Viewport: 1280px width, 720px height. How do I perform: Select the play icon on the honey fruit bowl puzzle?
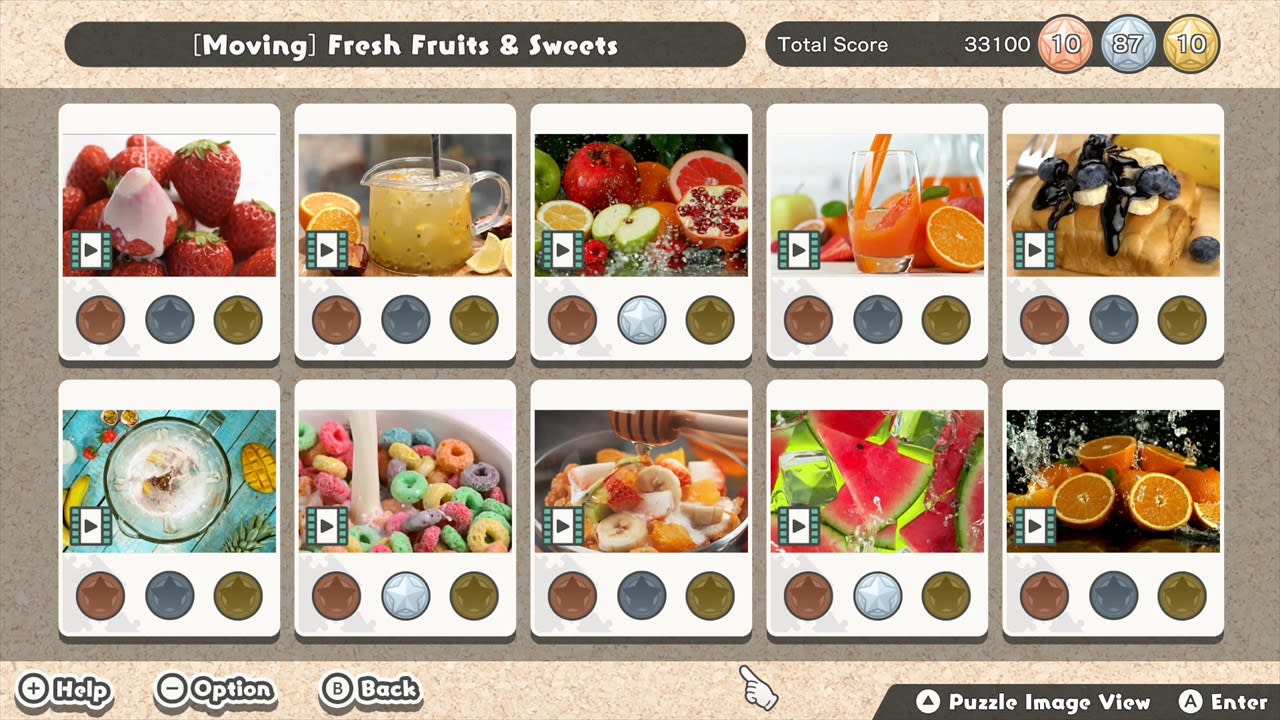click(x=563, y=525)
